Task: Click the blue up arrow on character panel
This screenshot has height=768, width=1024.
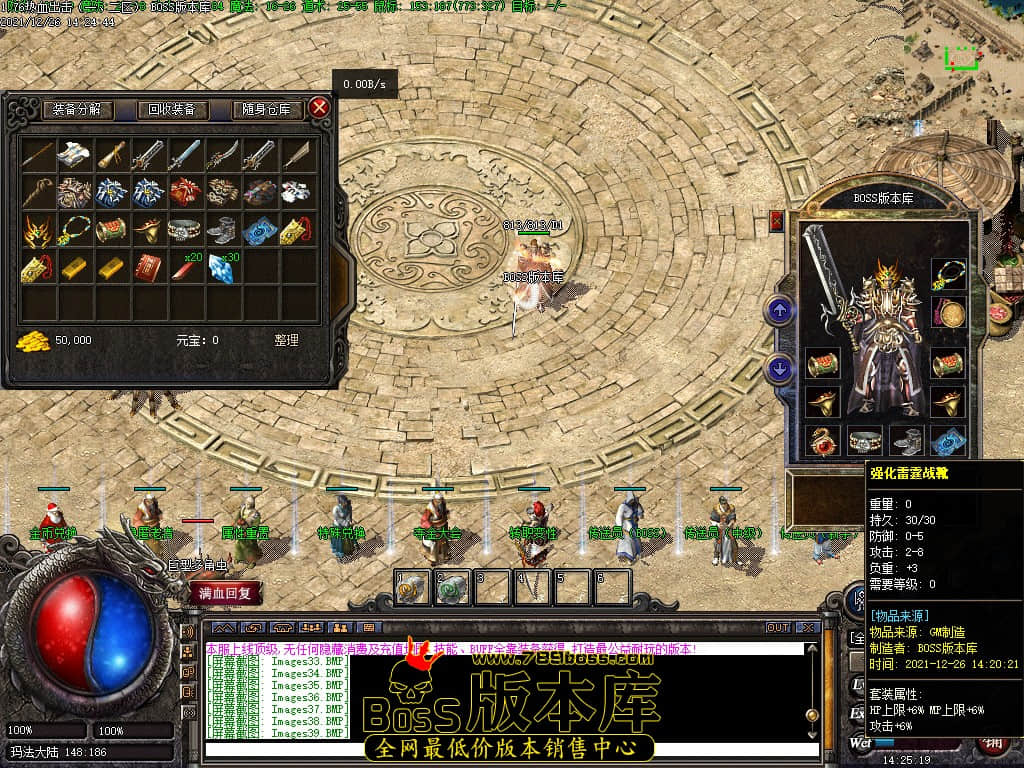Action: [780, 310]
